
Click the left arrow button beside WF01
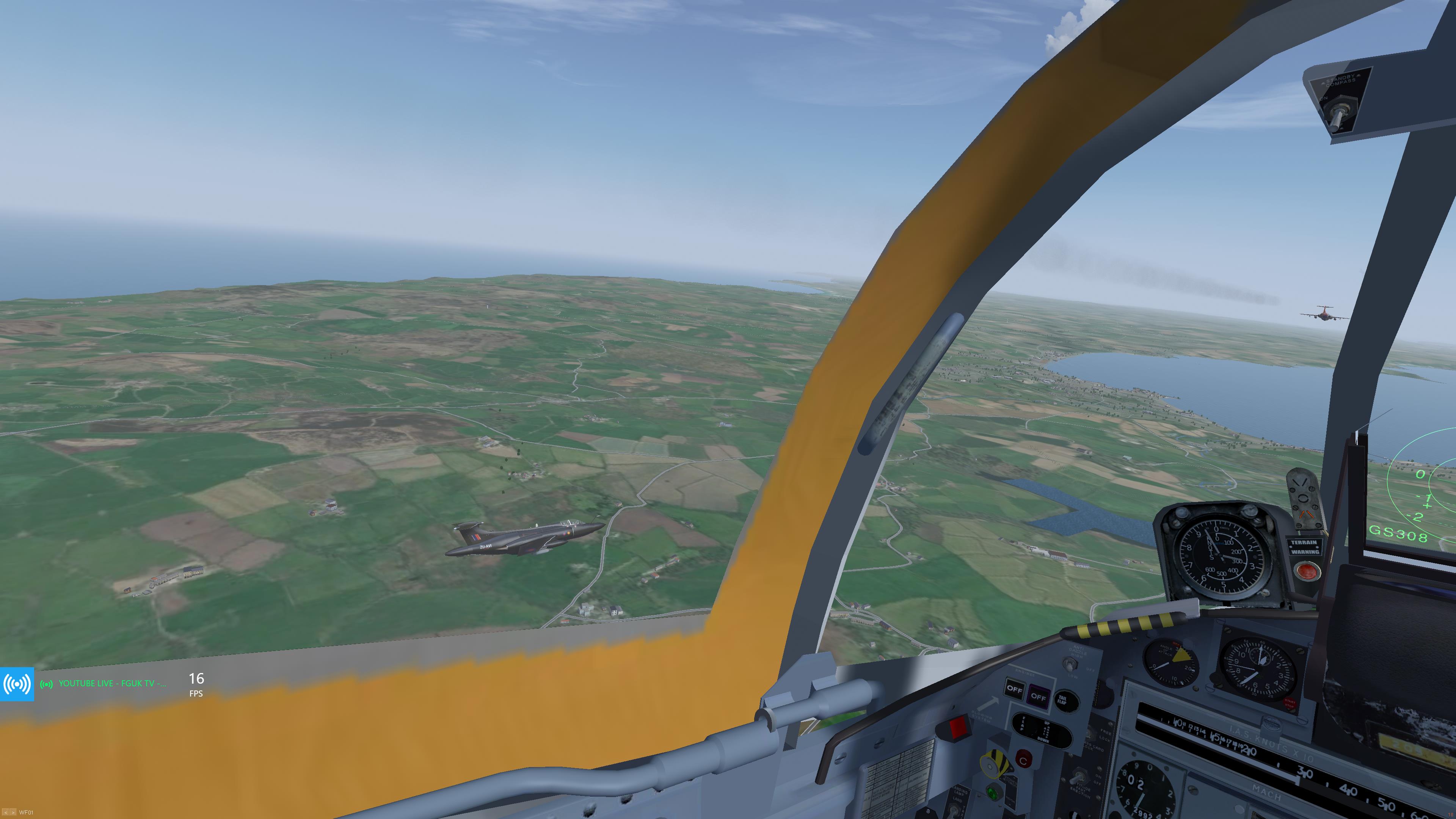[x=5, y=813]
